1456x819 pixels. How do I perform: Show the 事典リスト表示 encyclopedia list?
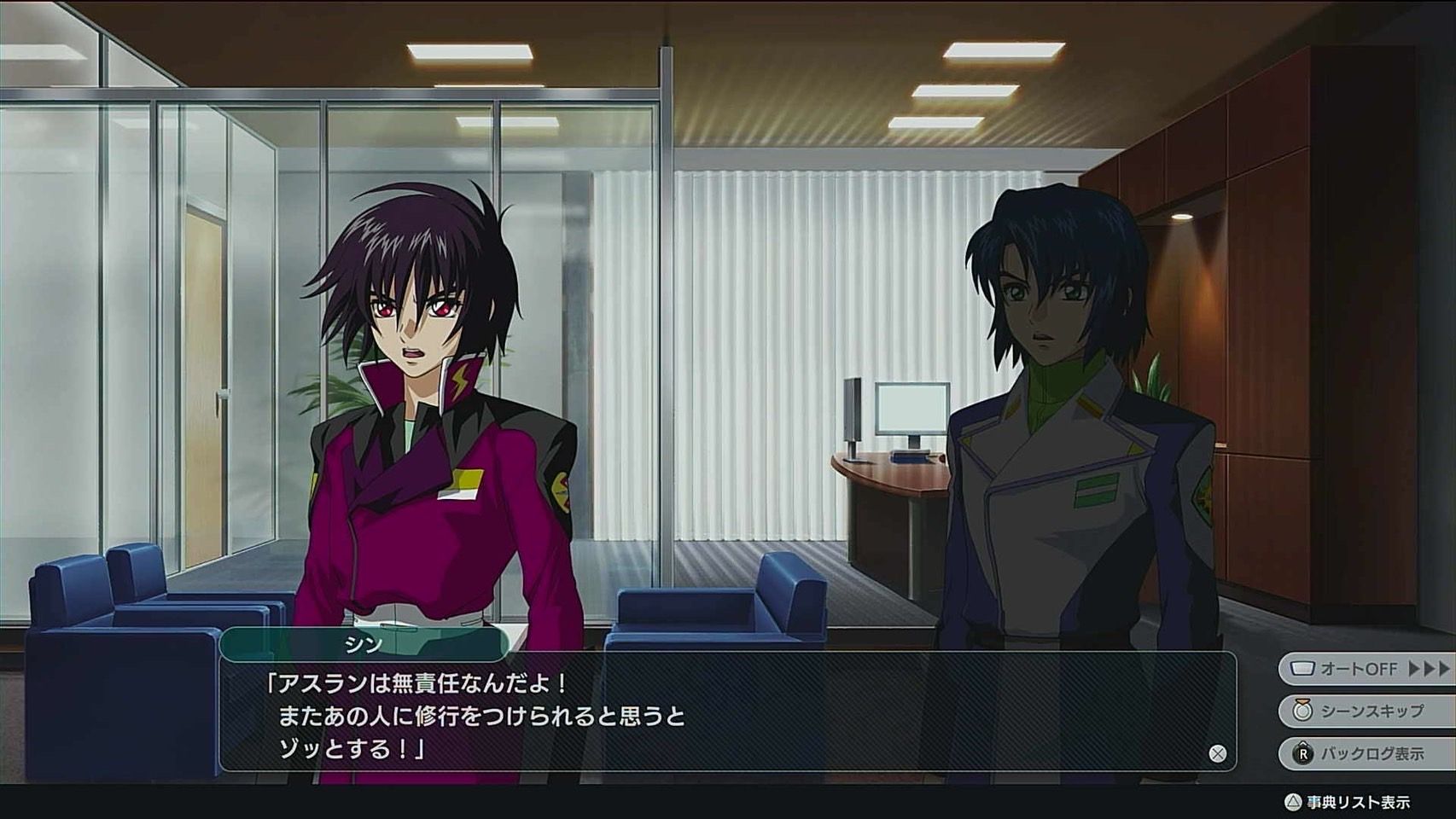click(1348, 802)
